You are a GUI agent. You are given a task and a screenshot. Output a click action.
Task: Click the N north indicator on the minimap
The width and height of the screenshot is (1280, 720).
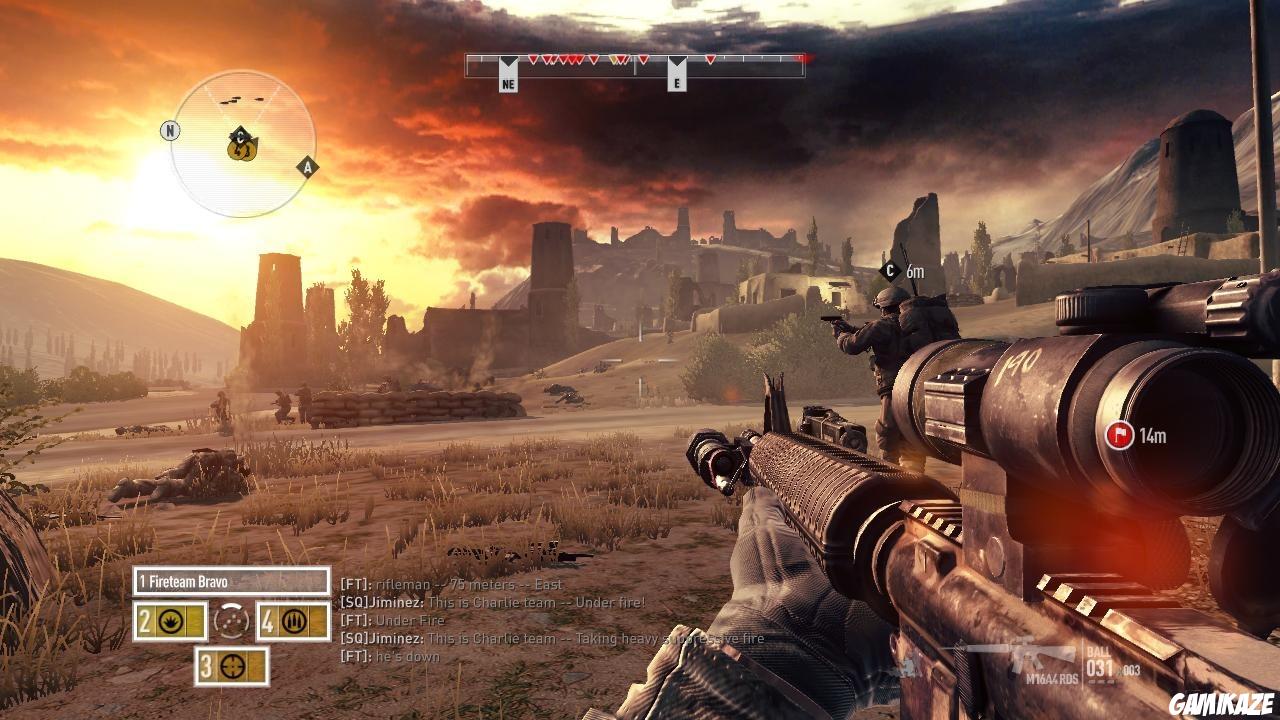(x=172, y=129)
